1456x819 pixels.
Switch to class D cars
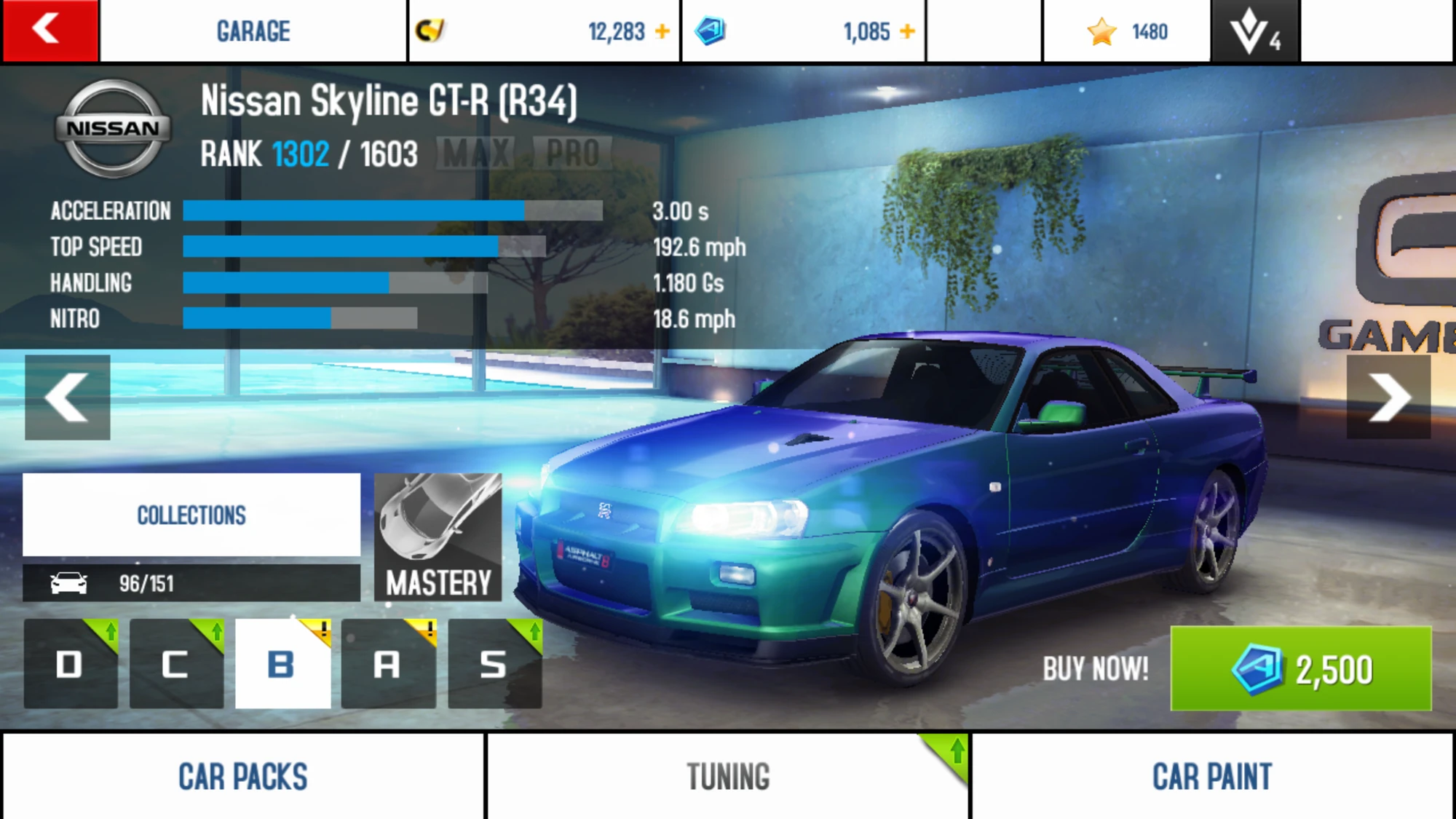71,664
